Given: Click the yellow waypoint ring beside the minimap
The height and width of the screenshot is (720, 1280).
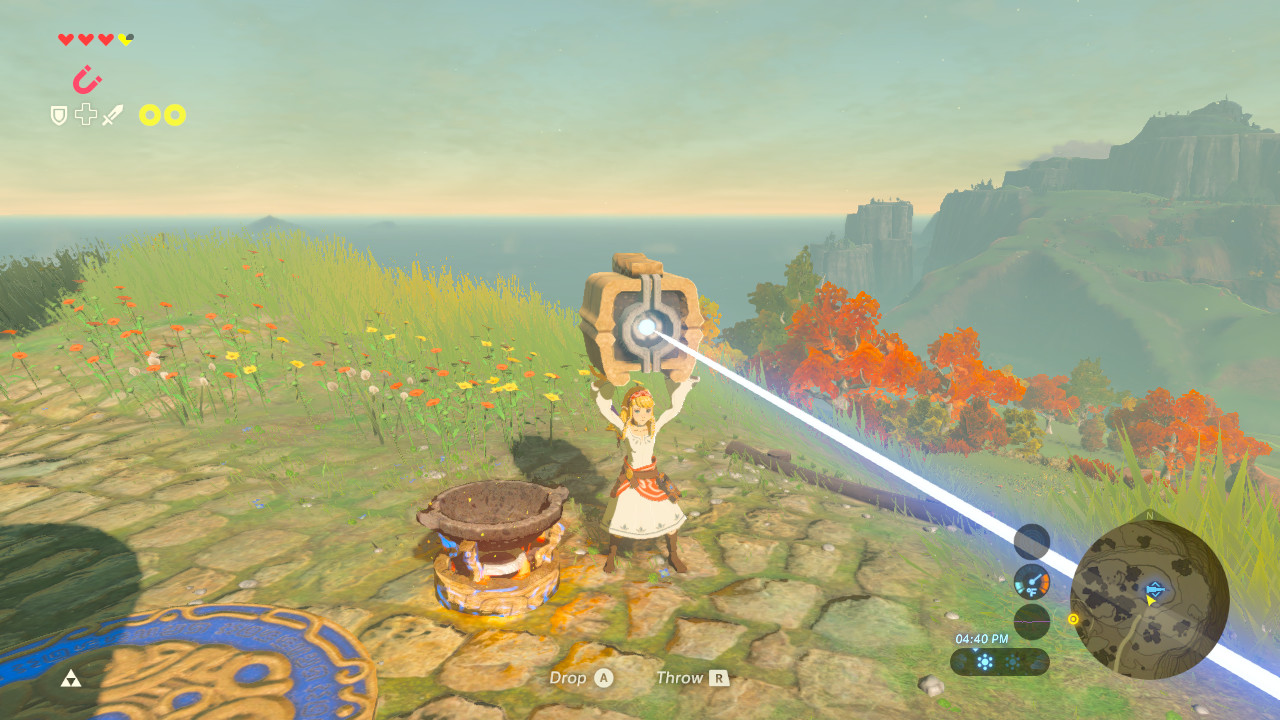Looking at the screenshot, I should point(1073,619).
